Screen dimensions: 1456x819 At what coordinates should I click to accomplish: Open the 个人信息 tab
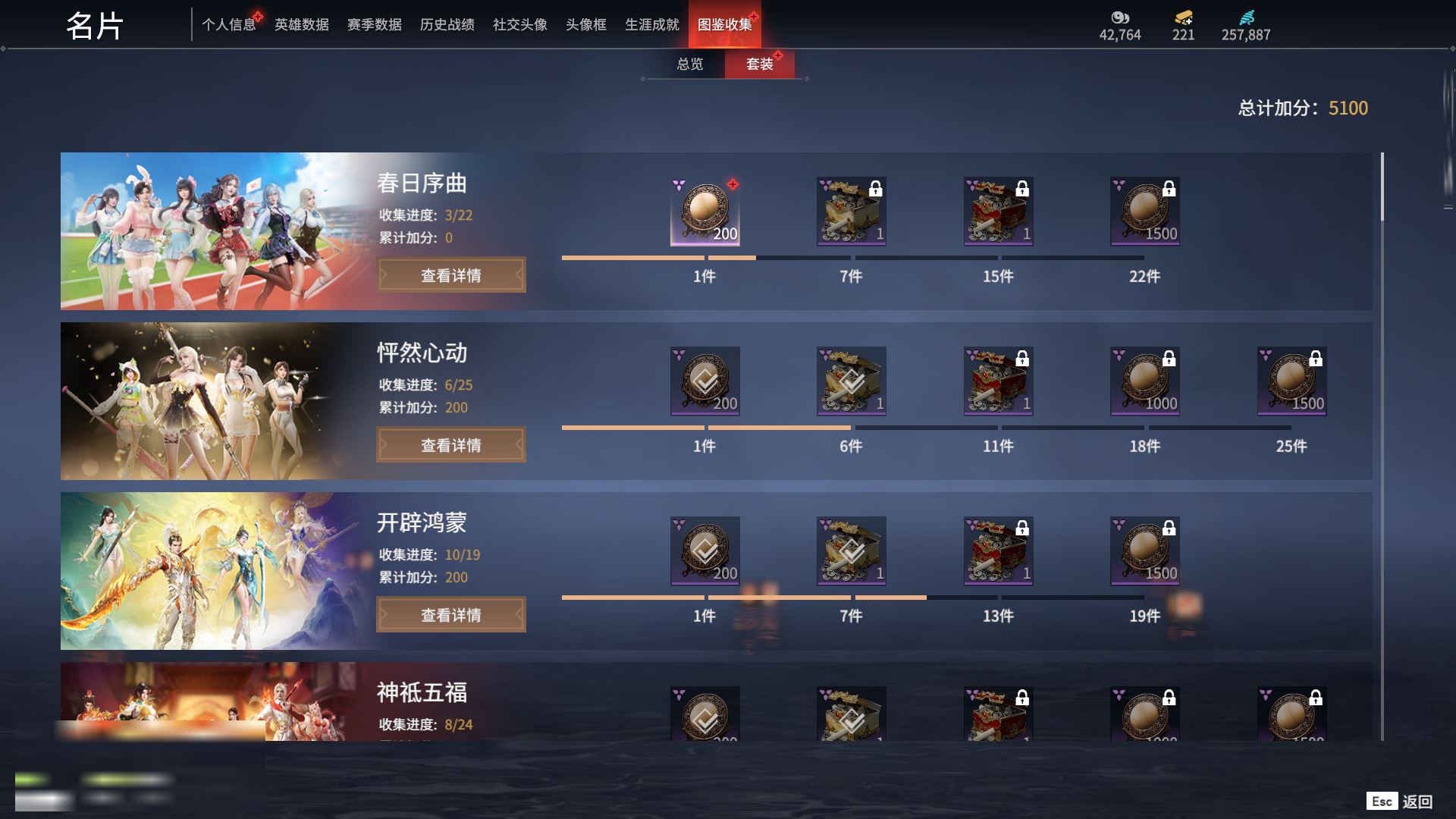[228, 25]
